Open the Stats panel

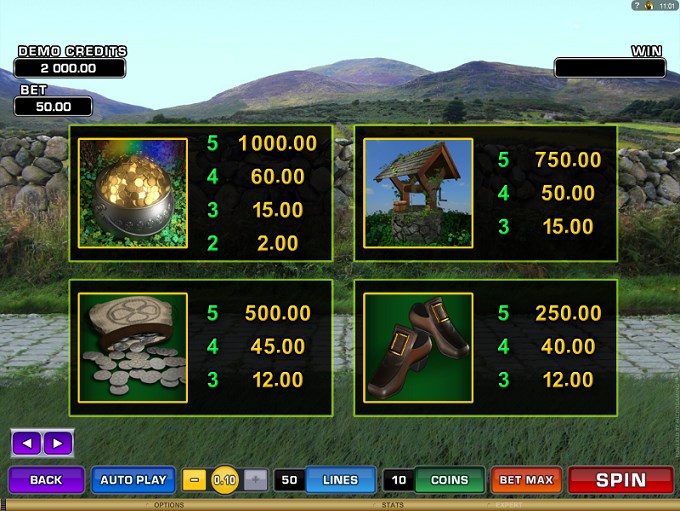pyautogui.click(x=392, y=505)
